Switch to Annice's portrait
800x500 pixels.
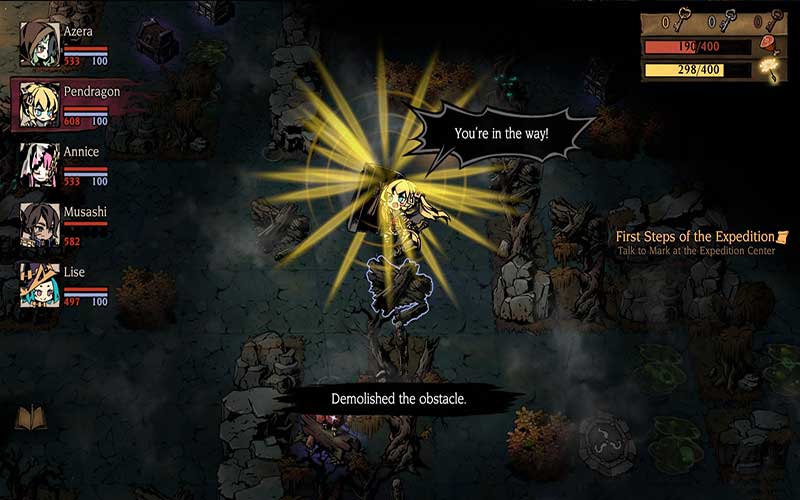[39, 164]
